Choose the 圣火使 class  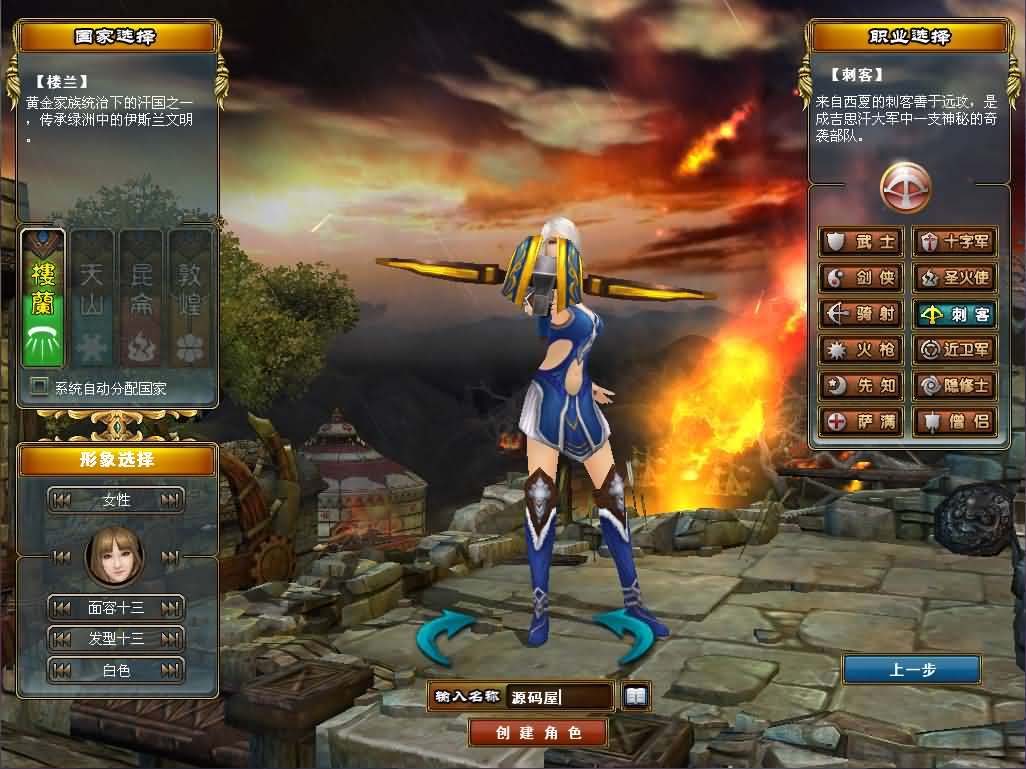(955, 278)
